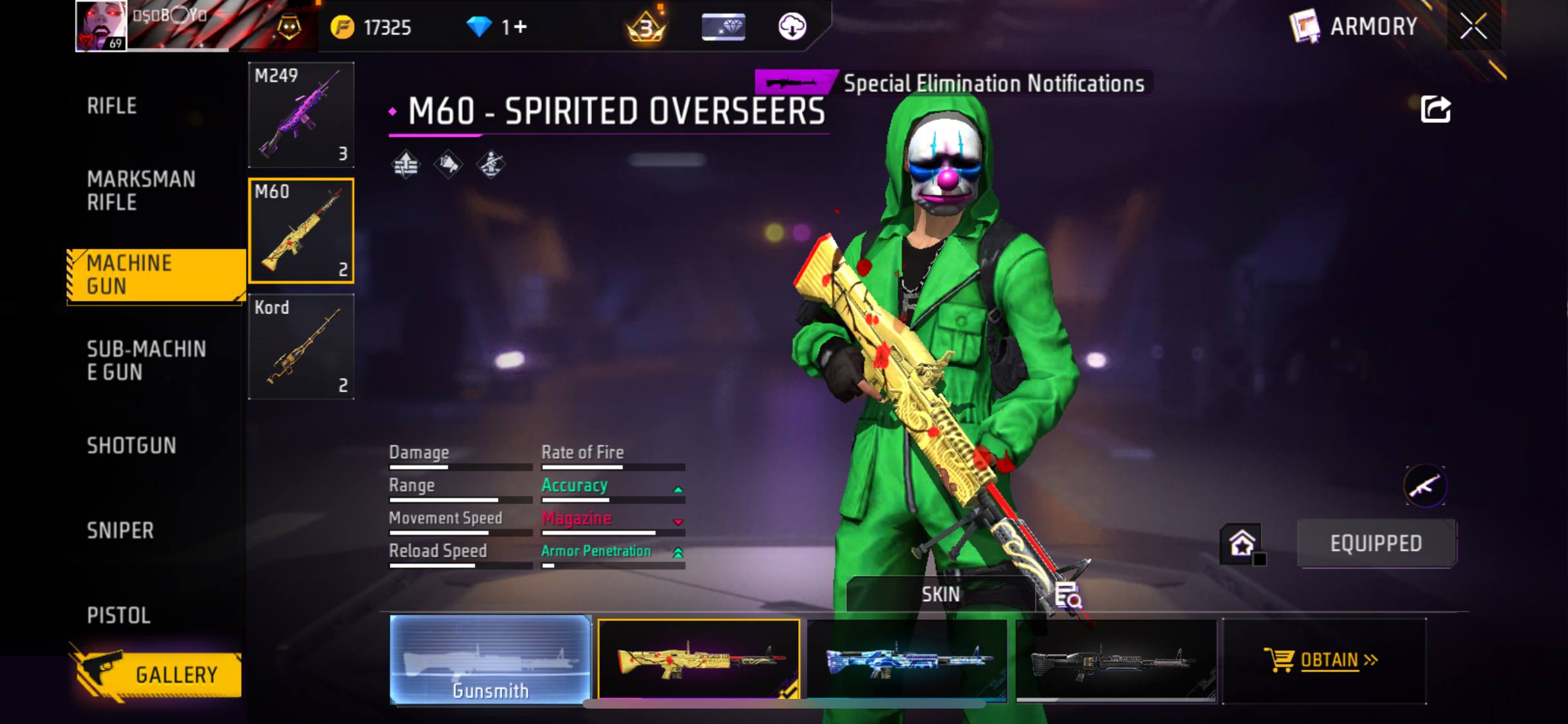Click the Equipped button
This screenshot has width=1568, height=724.
pyautogui.click(x=1376, y=544)
